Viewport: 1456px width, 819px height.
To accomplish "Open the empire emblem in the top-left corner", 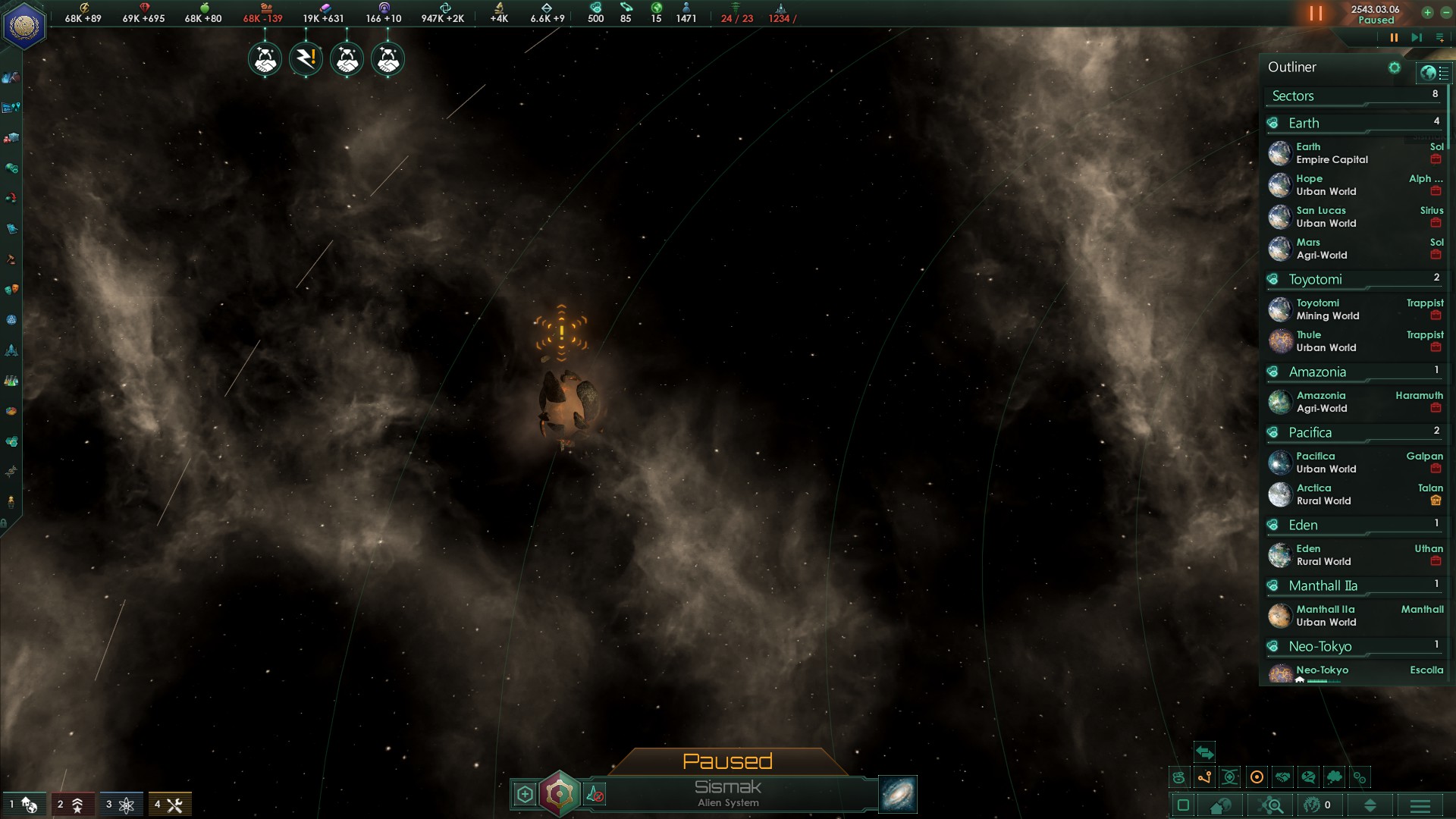I will (24, 26).
